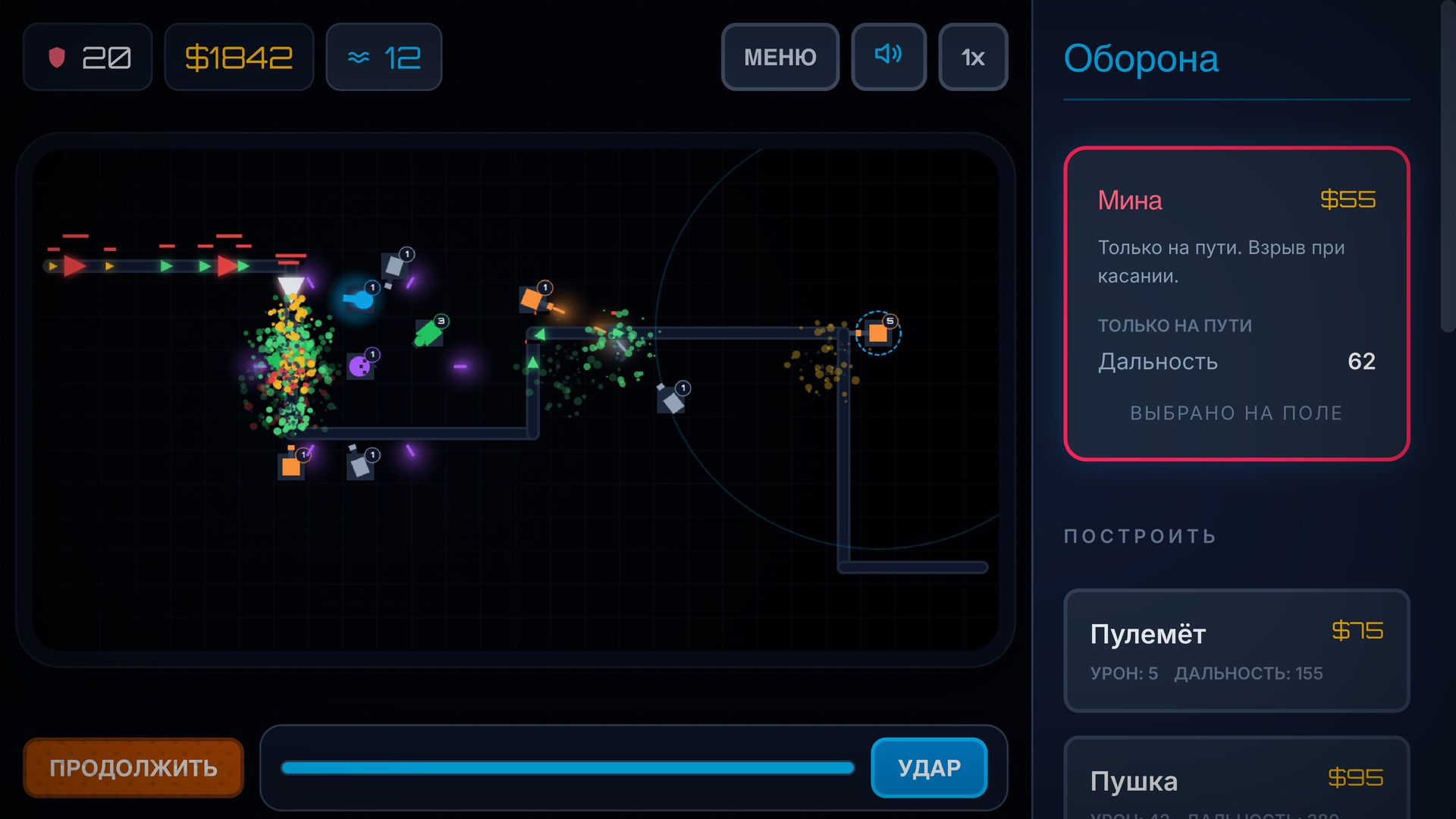Click the wave counter showing 12
Image resolution: width=1456 pixels, height=819 pixels.
tap(384, 56)
